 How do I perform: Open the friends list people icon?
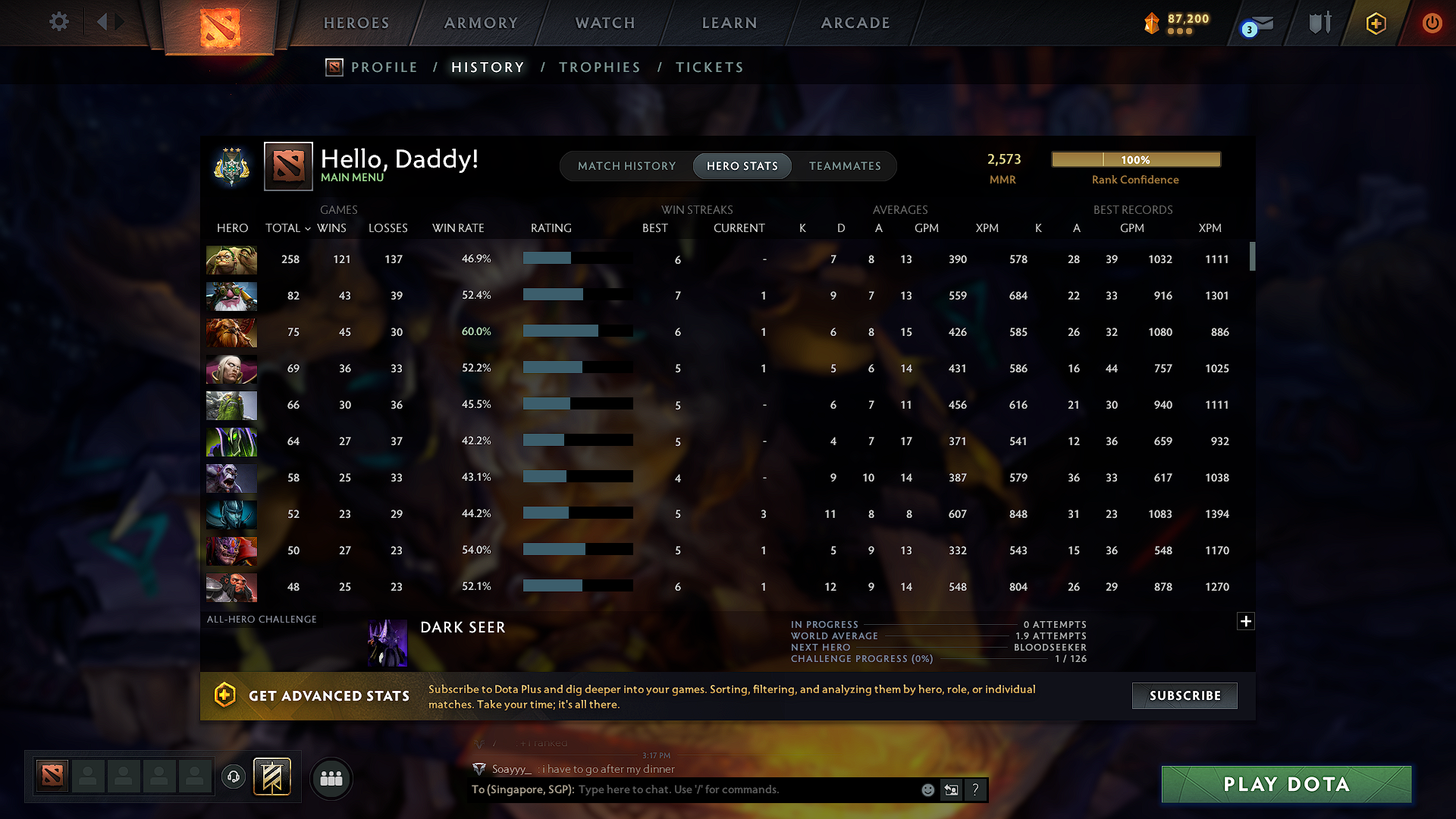[x=331, y=778]
